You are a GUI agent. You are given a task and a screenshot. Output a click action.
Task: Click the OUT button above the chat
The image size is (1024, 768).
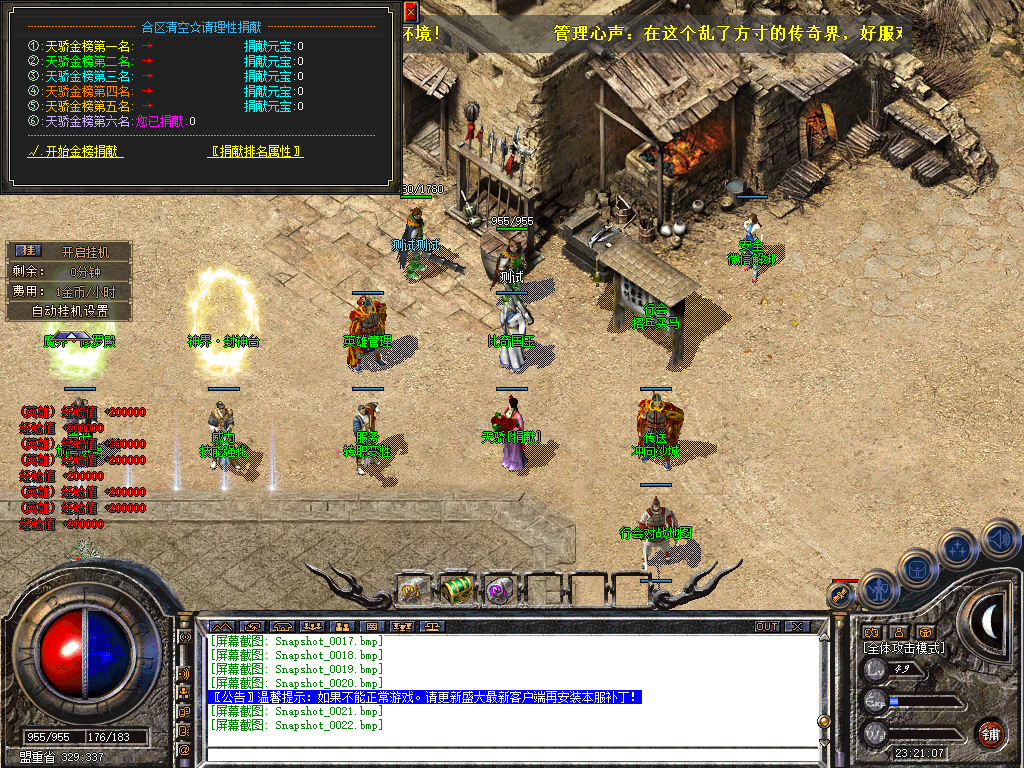(x=767, y=627)
